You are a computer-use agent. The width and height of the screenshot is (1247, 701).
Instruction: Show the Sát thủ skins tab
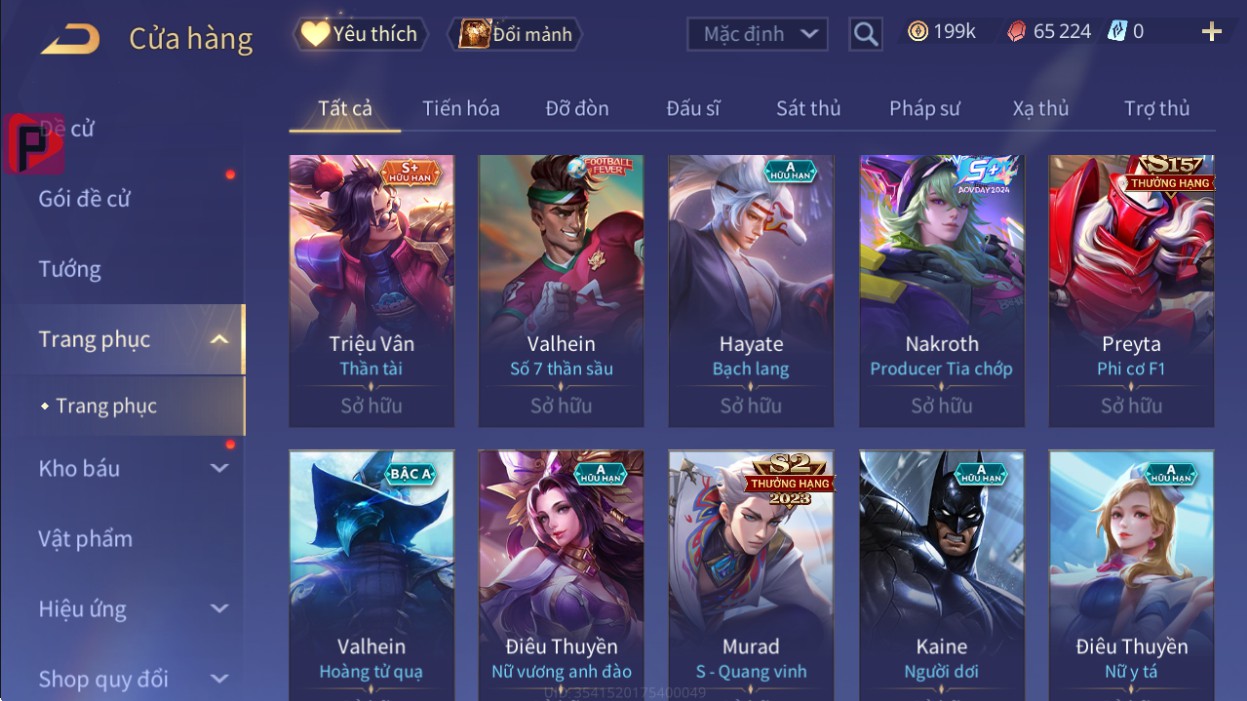click(x=808, y=108)
